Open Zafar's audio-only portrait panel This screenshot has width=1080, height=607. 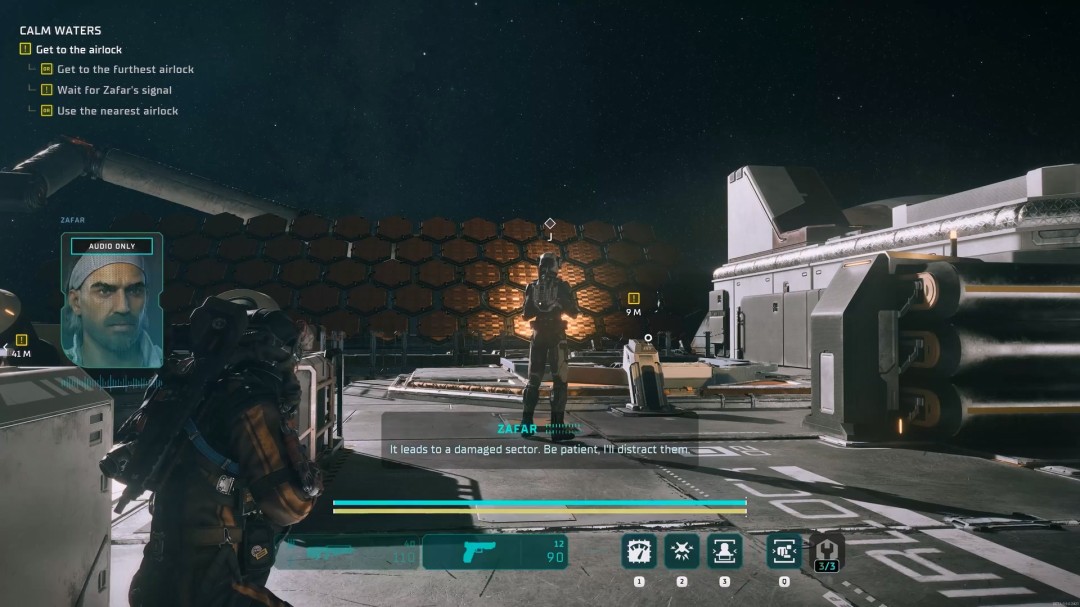112,300
